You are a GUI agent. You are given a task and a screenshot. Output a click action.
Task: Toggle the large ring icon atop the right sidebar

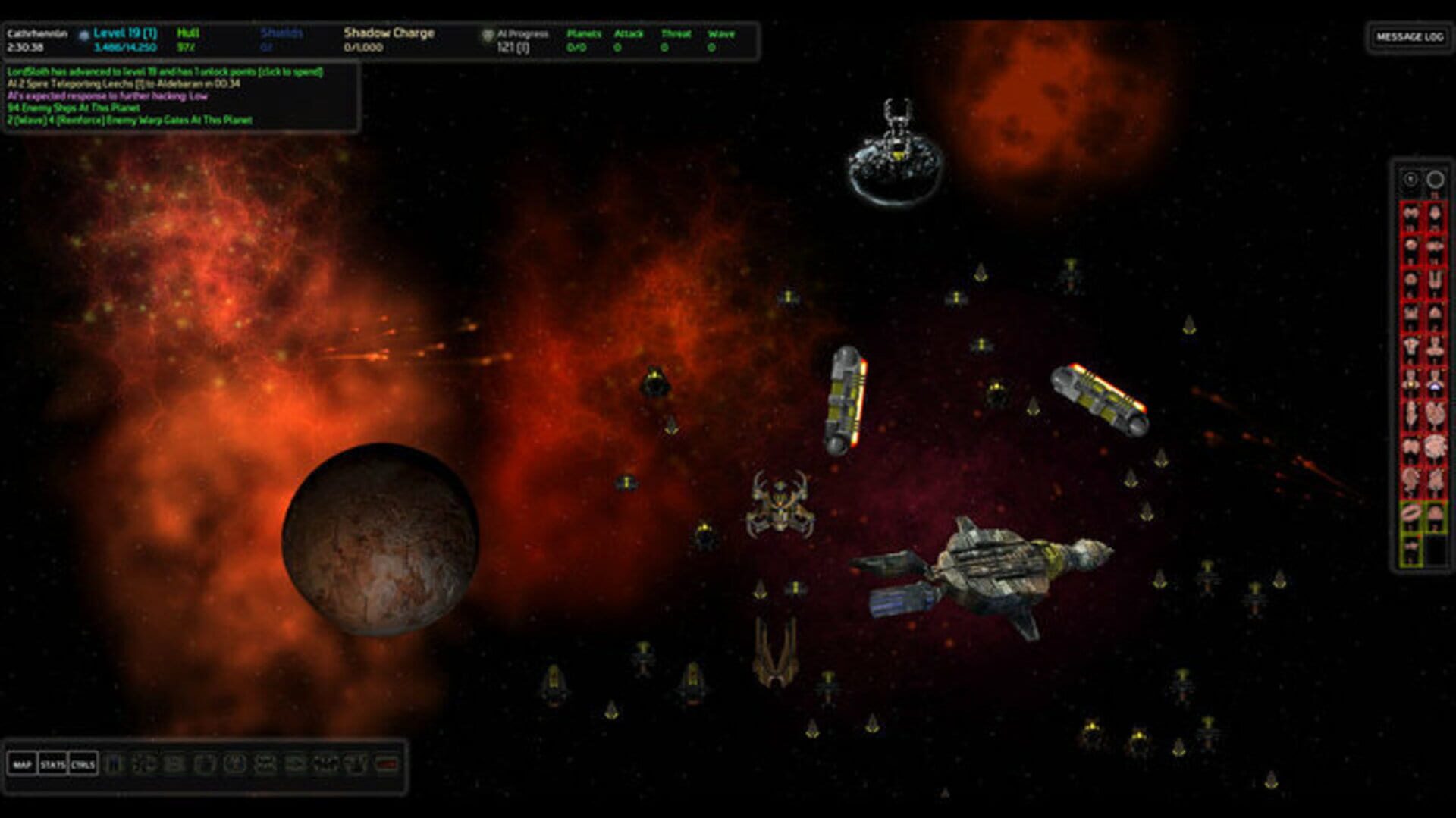[x=1434, y=179]
